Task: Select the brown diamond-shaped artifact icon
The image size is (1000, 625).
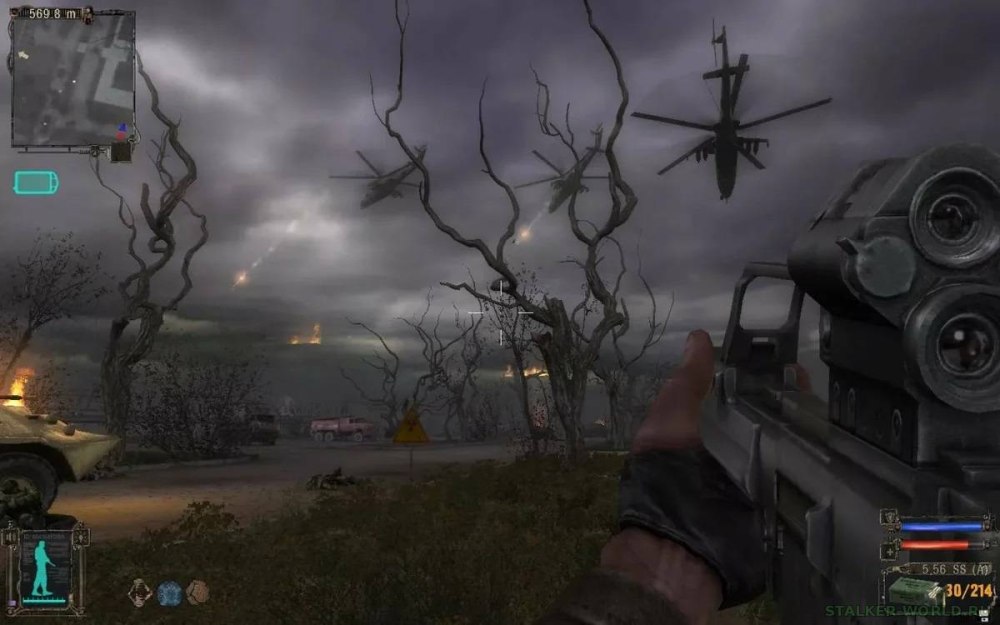Action: [x=141, y=592]
